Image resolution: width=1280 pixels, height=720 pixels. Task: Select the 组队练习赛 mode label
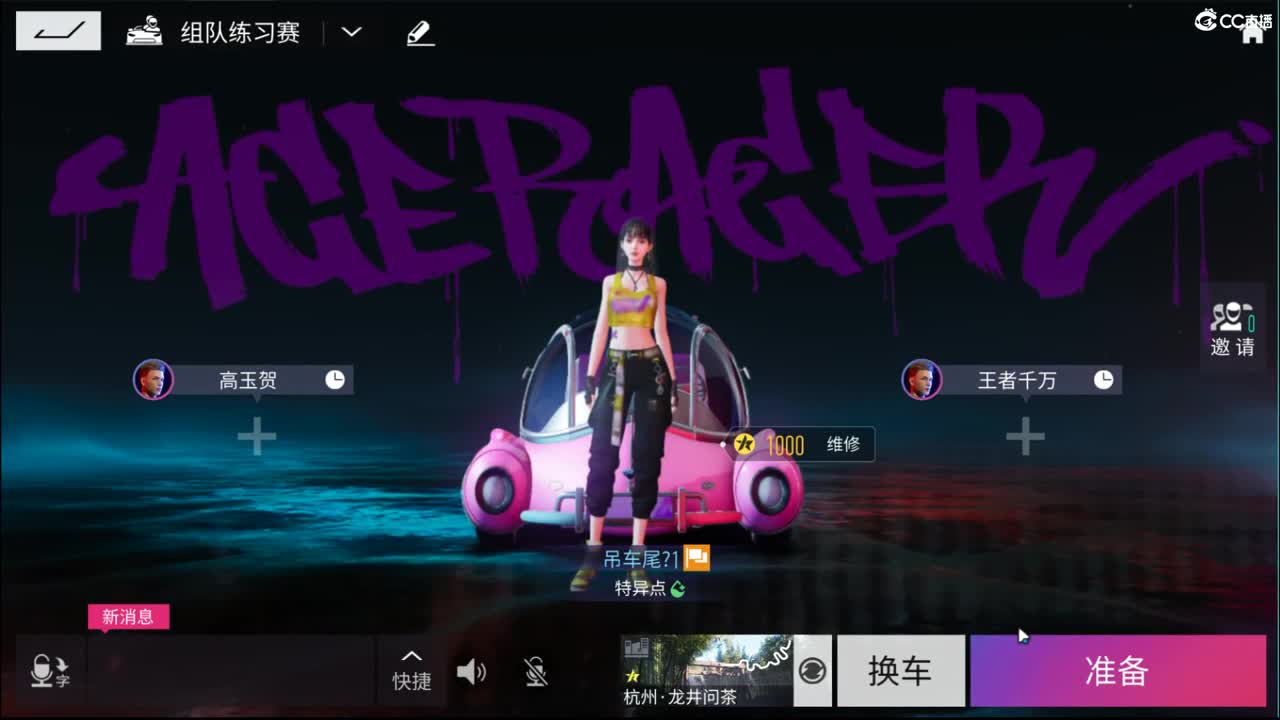(240, 31)
